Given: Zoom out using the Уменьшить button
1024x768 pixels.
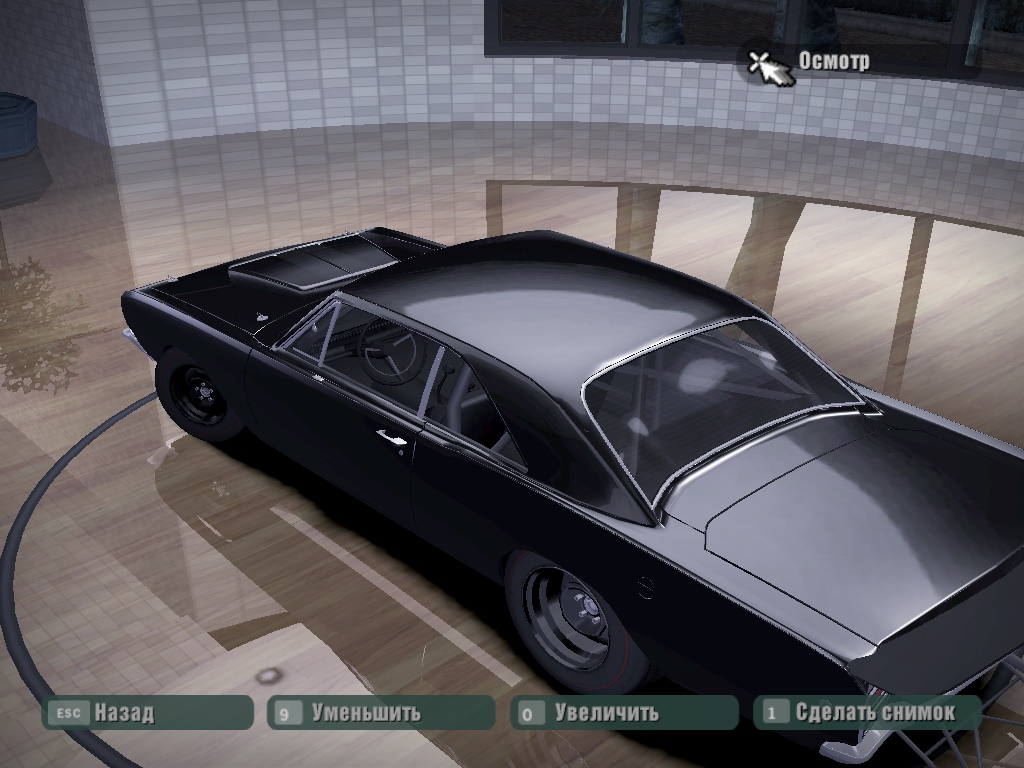Looking at the screenshot, I should 381,713.
